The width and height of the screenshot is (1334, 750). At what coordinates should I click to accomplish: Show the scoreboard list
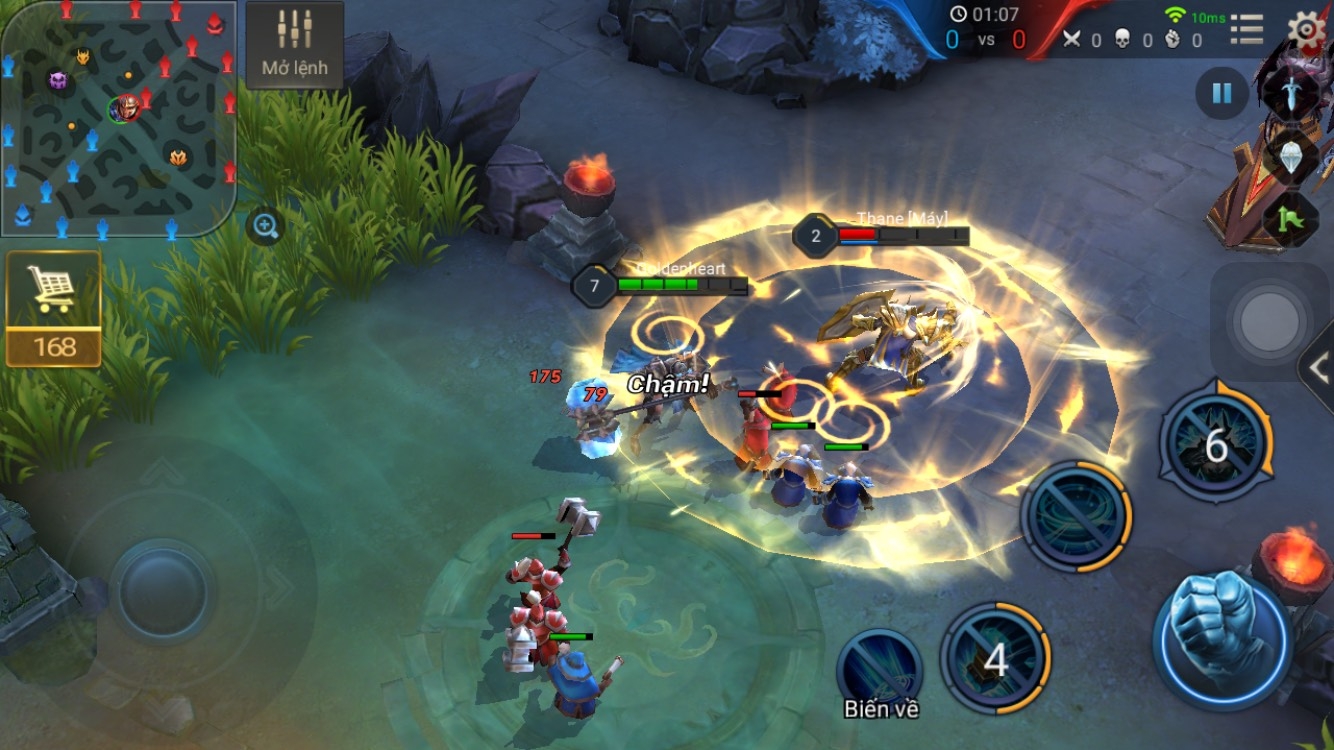tap(1247, 30)
